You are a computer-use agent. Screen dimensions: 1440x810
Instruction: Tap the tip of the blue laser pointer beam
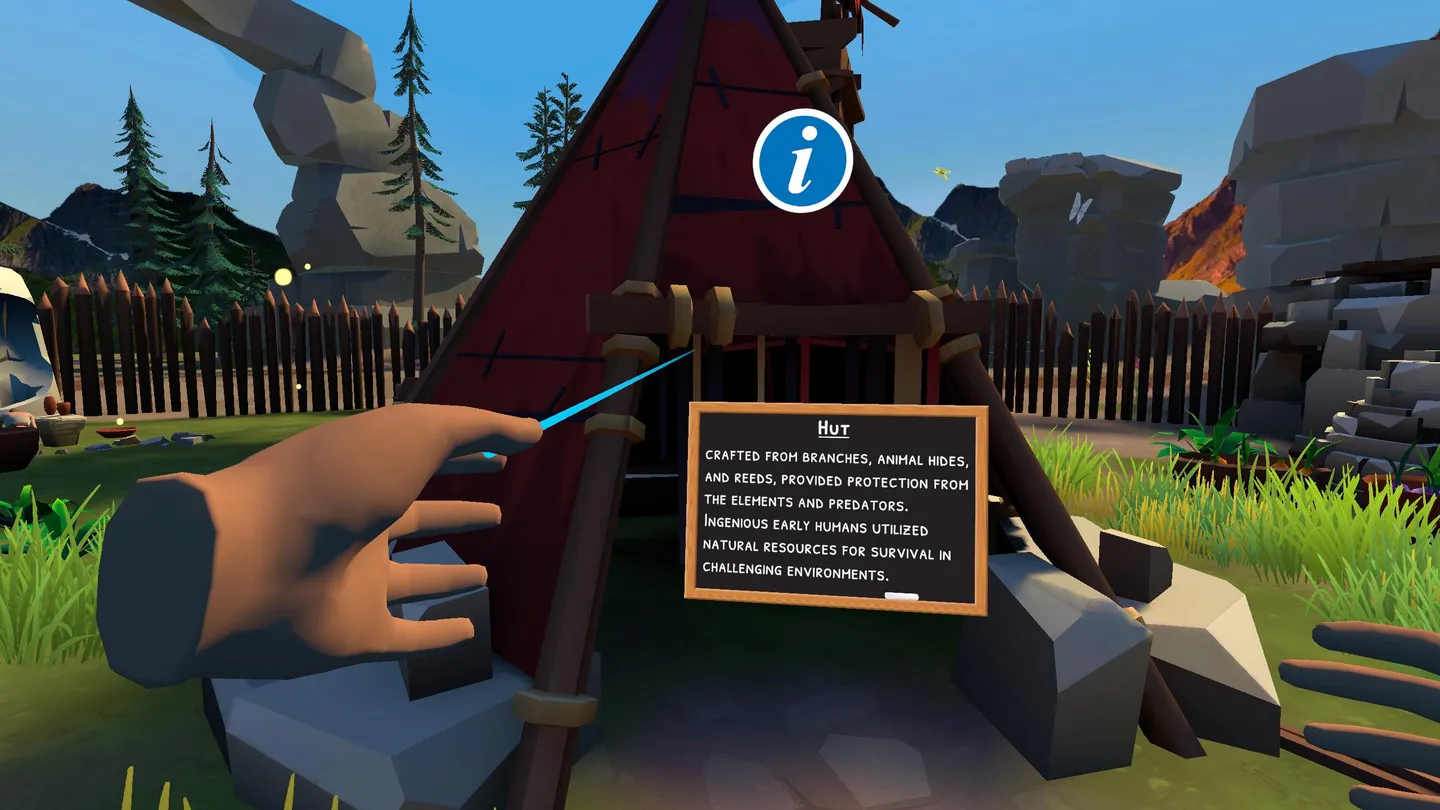click(693, 350)
